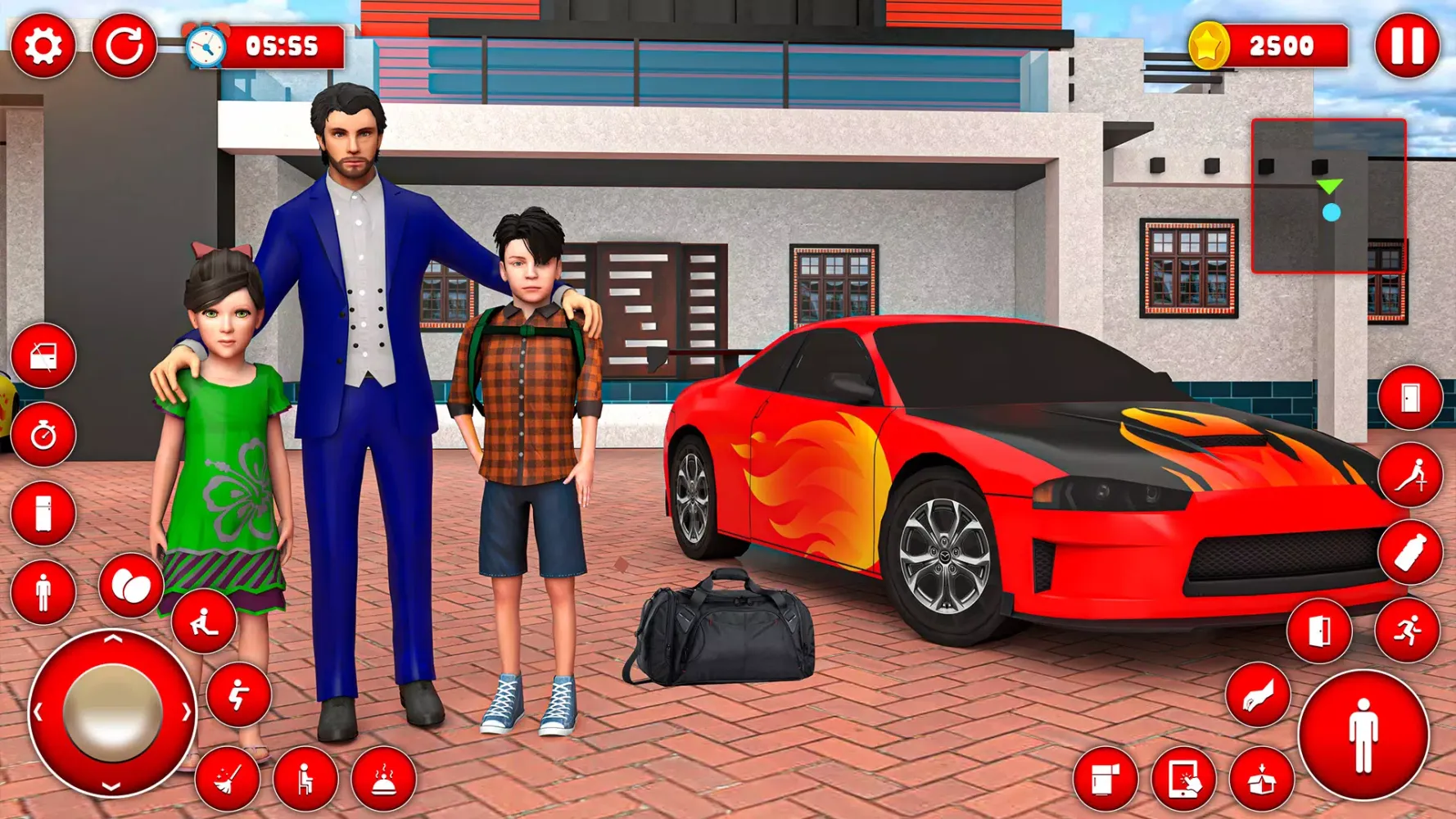The image size is (1456, 819).
Task: Tap the stopwatch timer action icon
Action: (45, 434)
